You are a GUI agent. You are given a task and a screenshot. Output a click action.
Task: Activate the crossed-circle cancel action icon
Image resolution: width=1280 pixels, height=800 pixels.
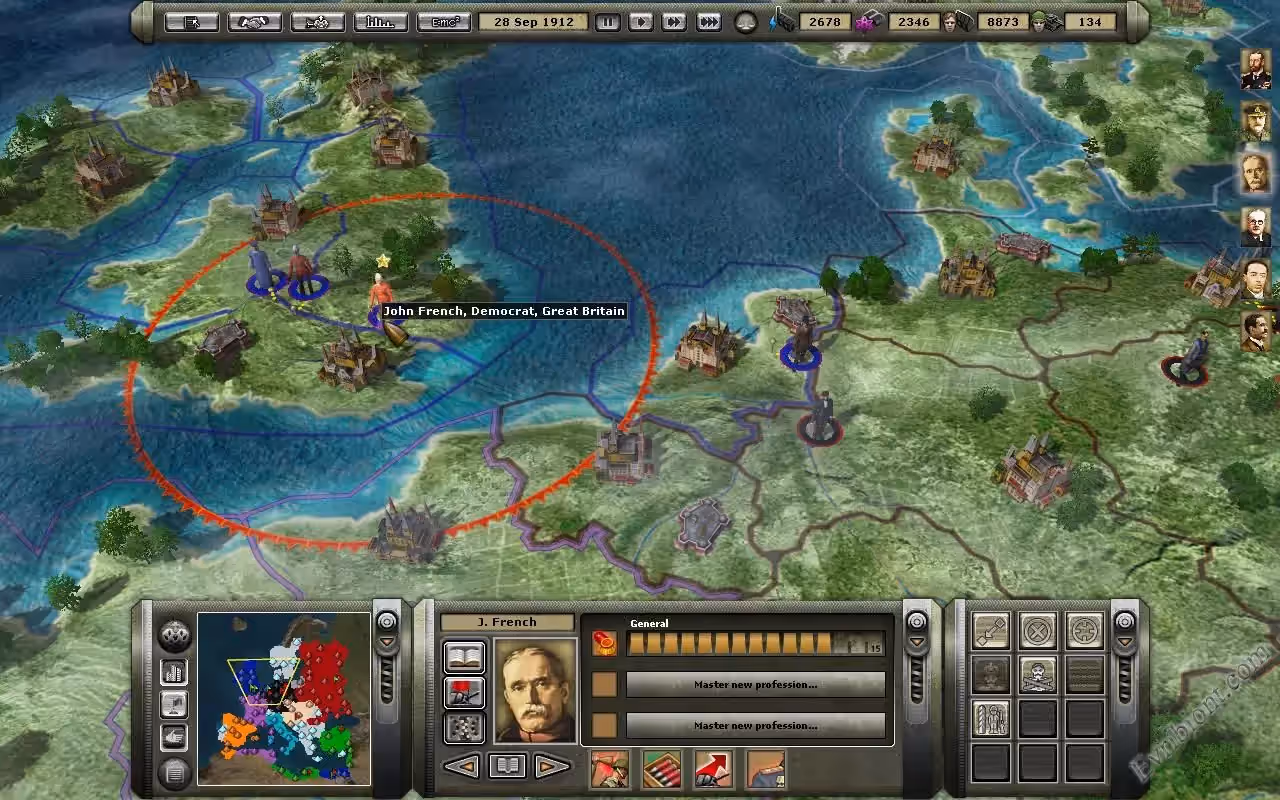[1038, 631]
